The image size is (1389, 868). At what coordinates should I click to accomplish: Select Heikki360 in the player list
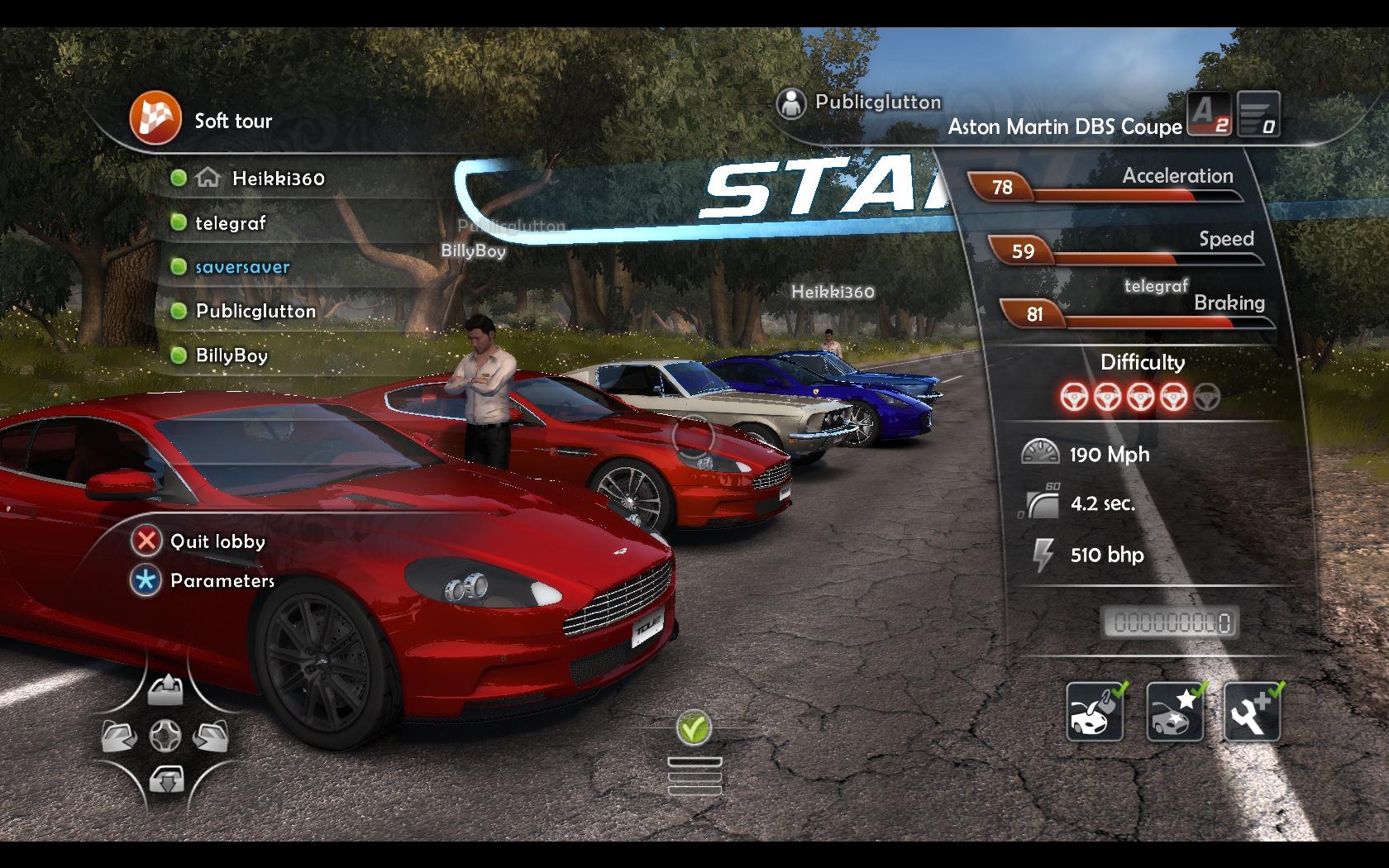(278, 179)
